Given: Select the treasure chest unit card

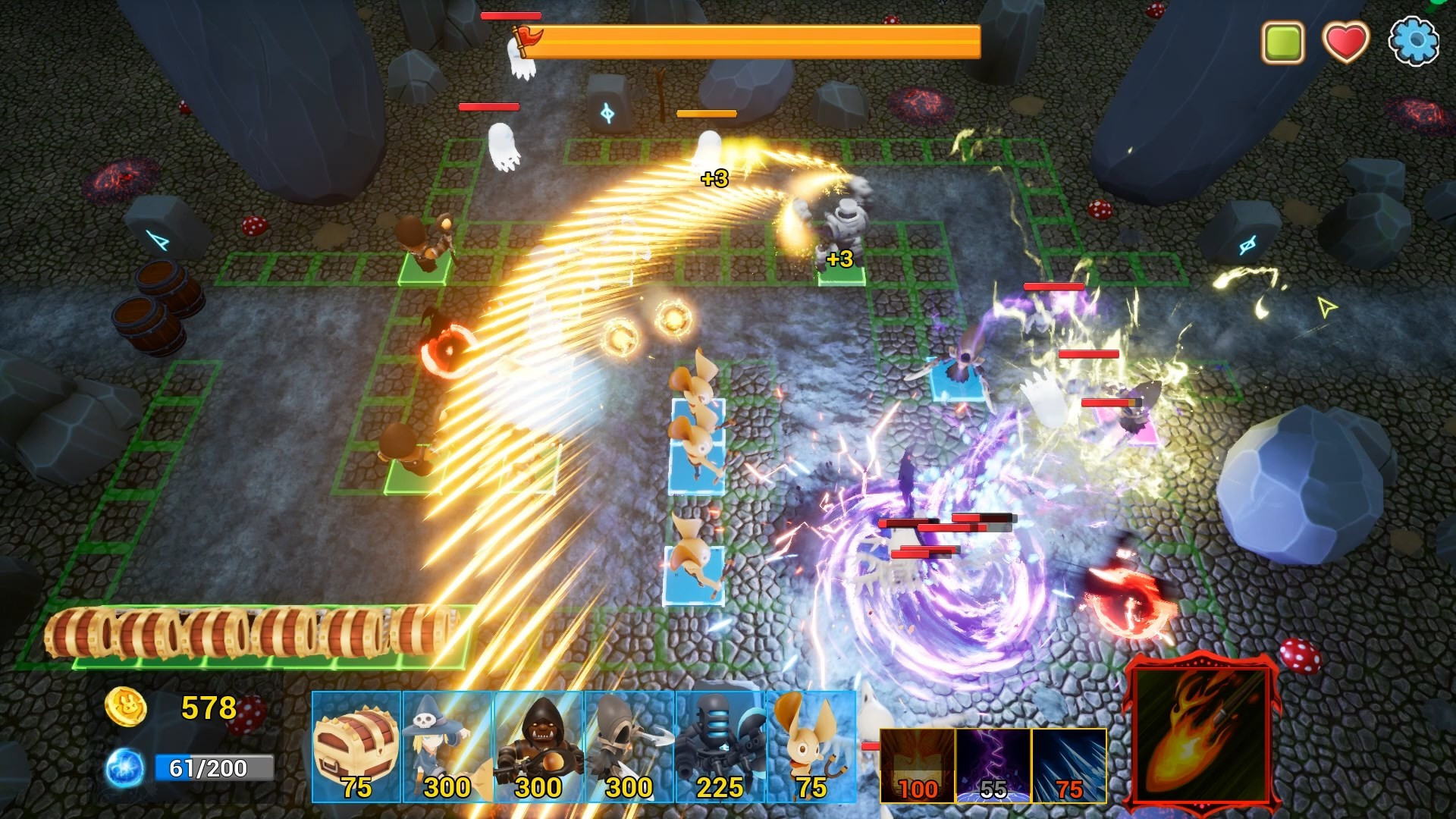Looking at the screenshot, I should click(356, 747).
